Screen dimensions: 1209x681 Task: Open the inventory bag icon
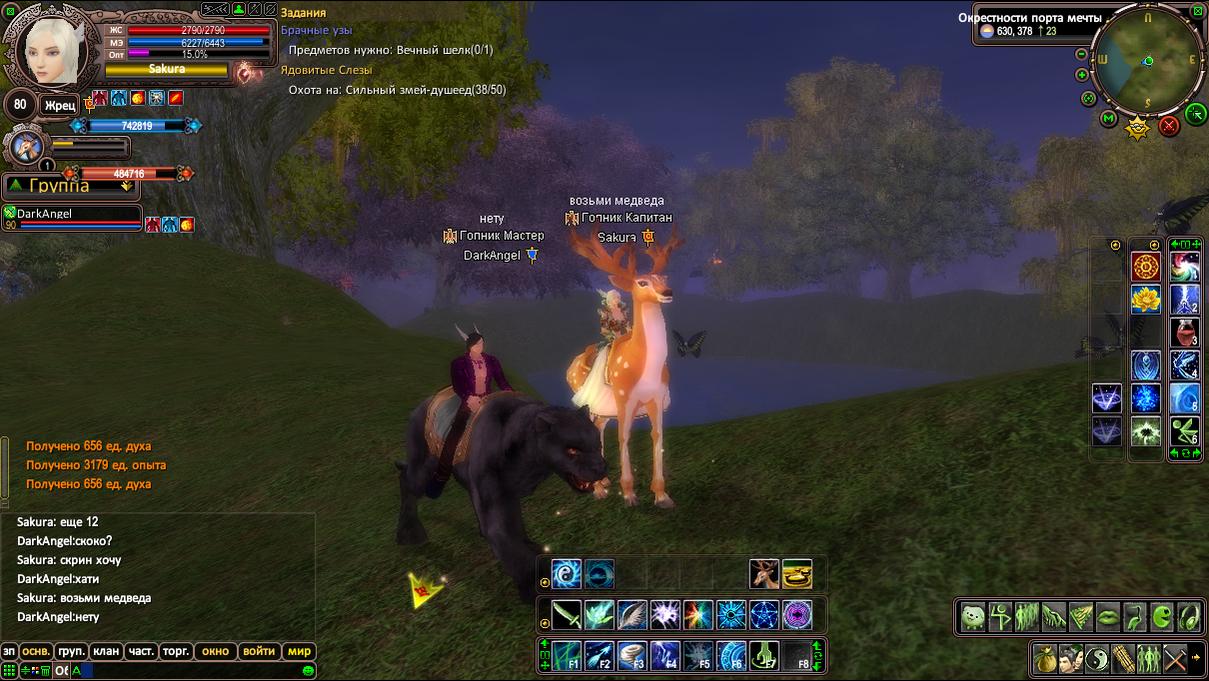[1047, 659]
